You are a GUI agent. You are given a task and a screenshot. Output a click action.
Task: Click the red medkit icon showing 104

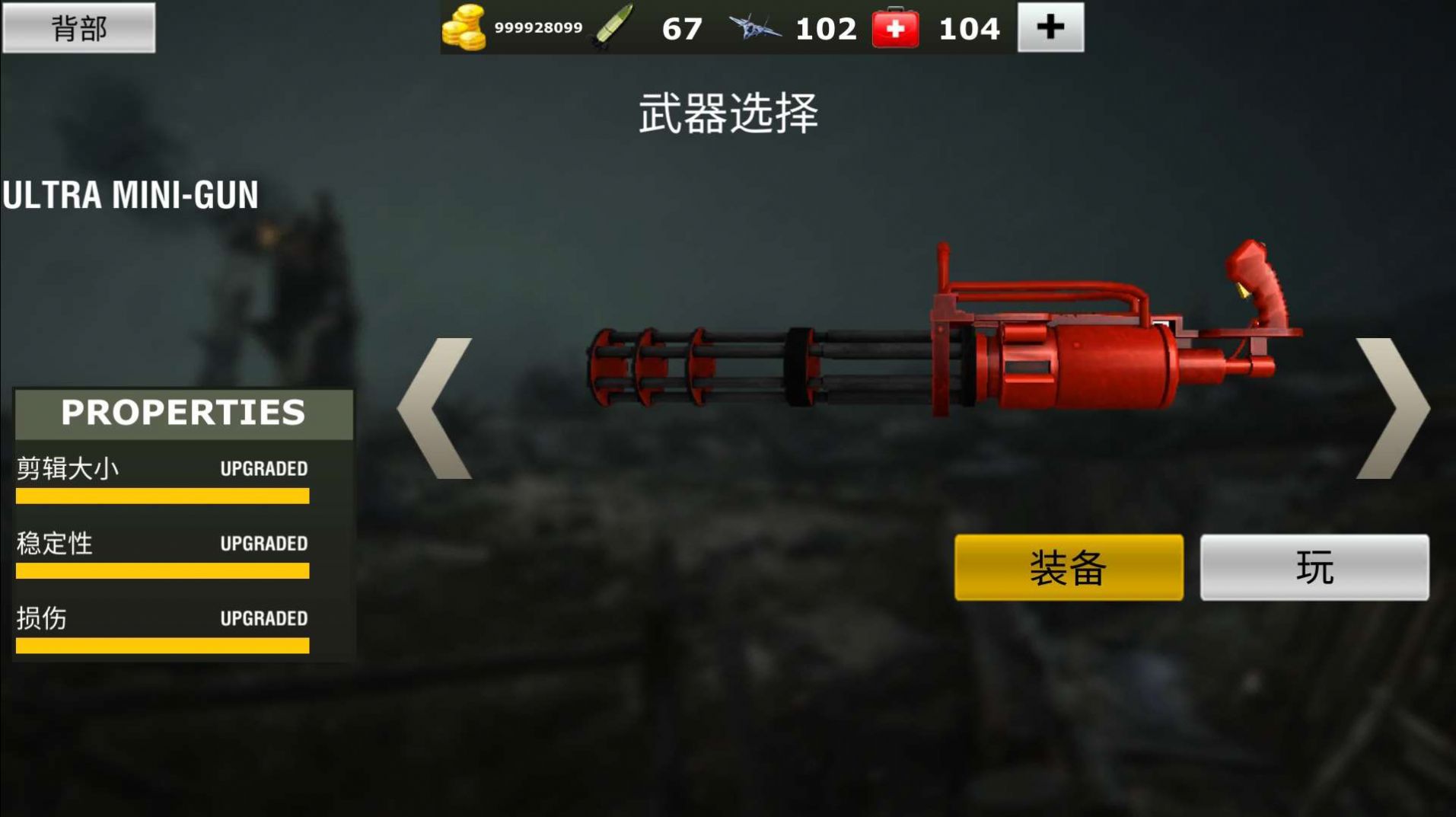click(897, 27)
